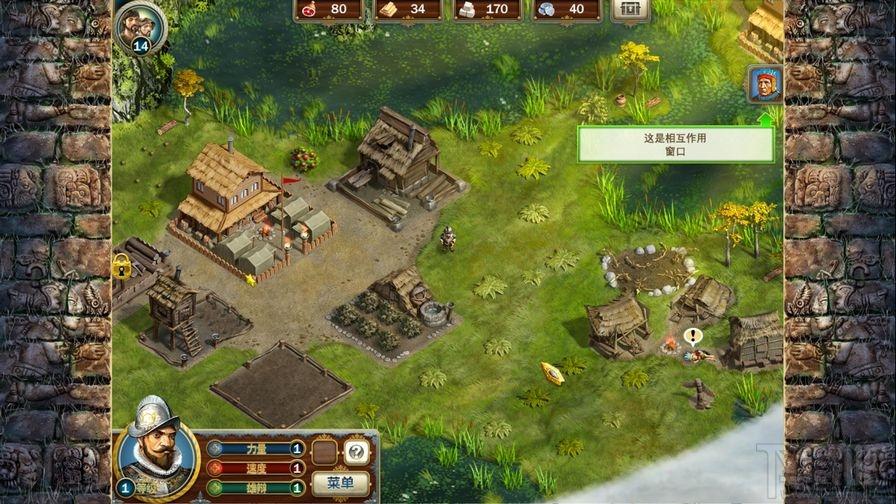
Task: Click the exclamation mark quest marker
Action: point(691,335)
